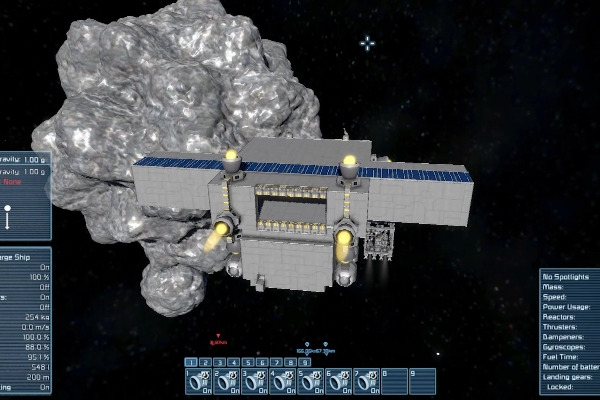Choose toolbar slot 5 thruster toggle
Viewport: 600px width, 400px height.
(x=311, y=381)
